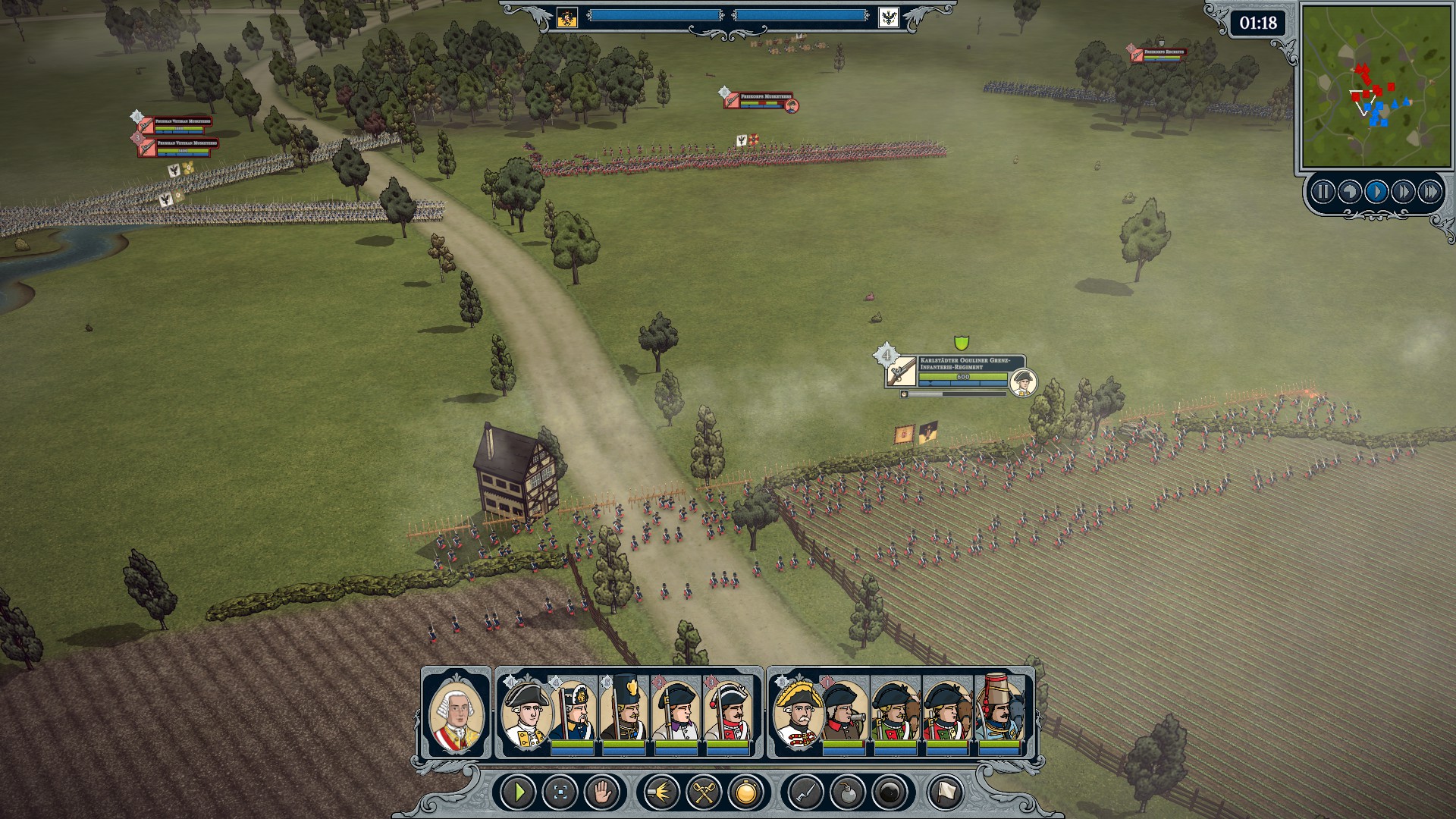Activate the halt order open-hand icon

pos(603,792)
